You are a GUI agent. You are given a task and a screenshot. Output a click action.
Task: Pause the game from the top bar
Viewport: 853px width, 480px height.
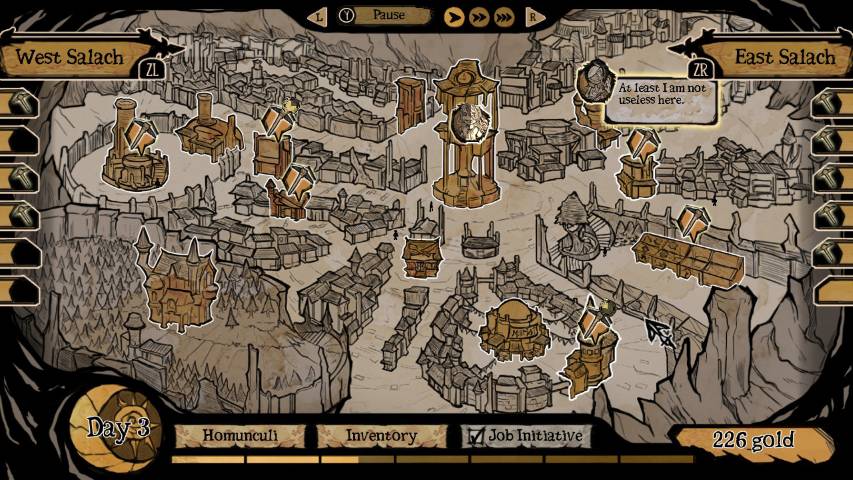pyautogui.click(x=387, y=15)
